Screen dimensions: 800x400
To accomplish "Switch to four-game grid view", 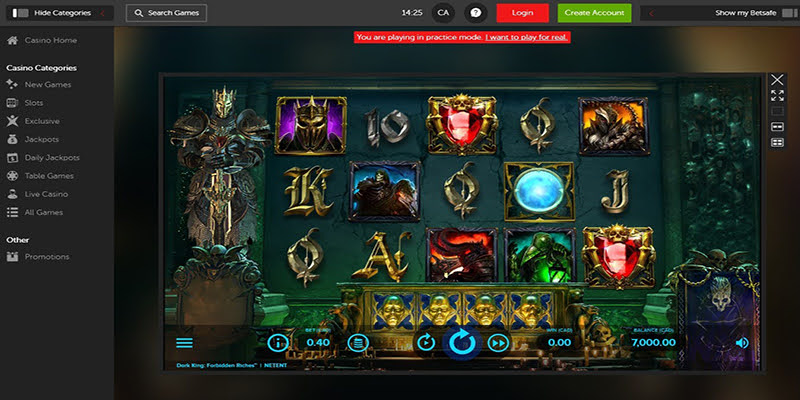I will 777,143.
